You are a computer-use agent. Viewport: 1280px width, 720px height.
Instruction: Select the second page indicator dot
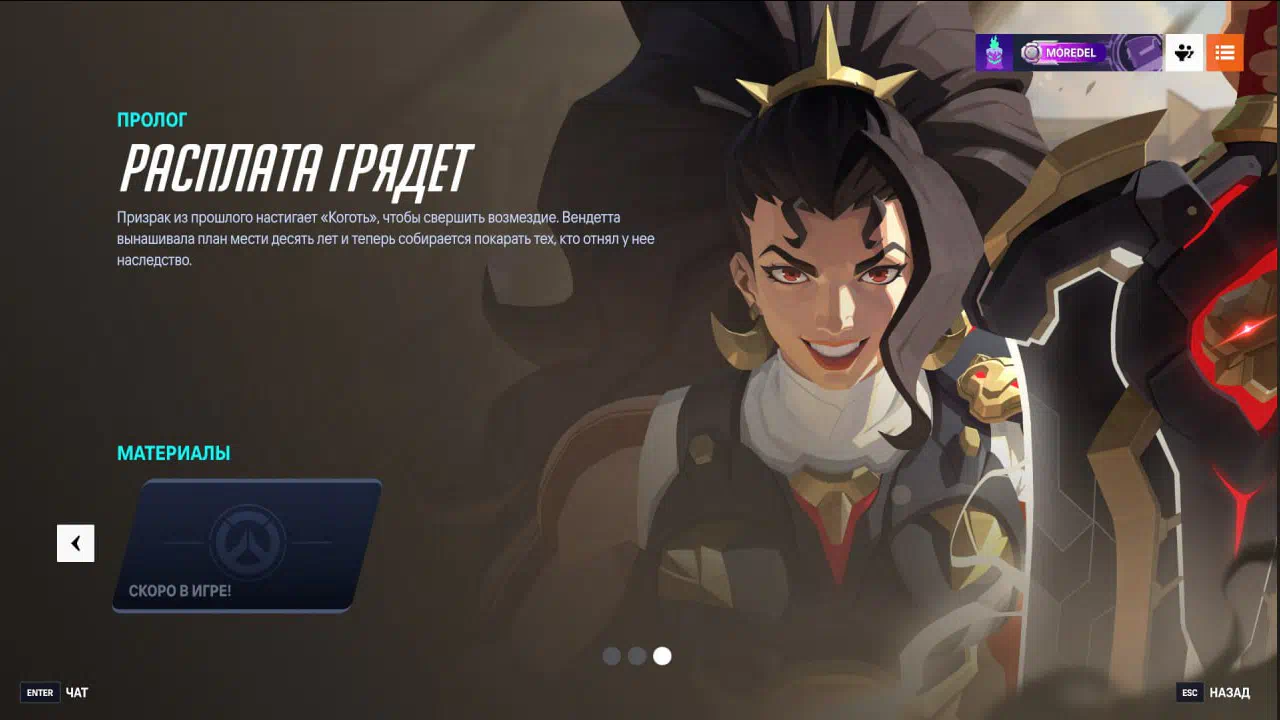click(637, 656)
